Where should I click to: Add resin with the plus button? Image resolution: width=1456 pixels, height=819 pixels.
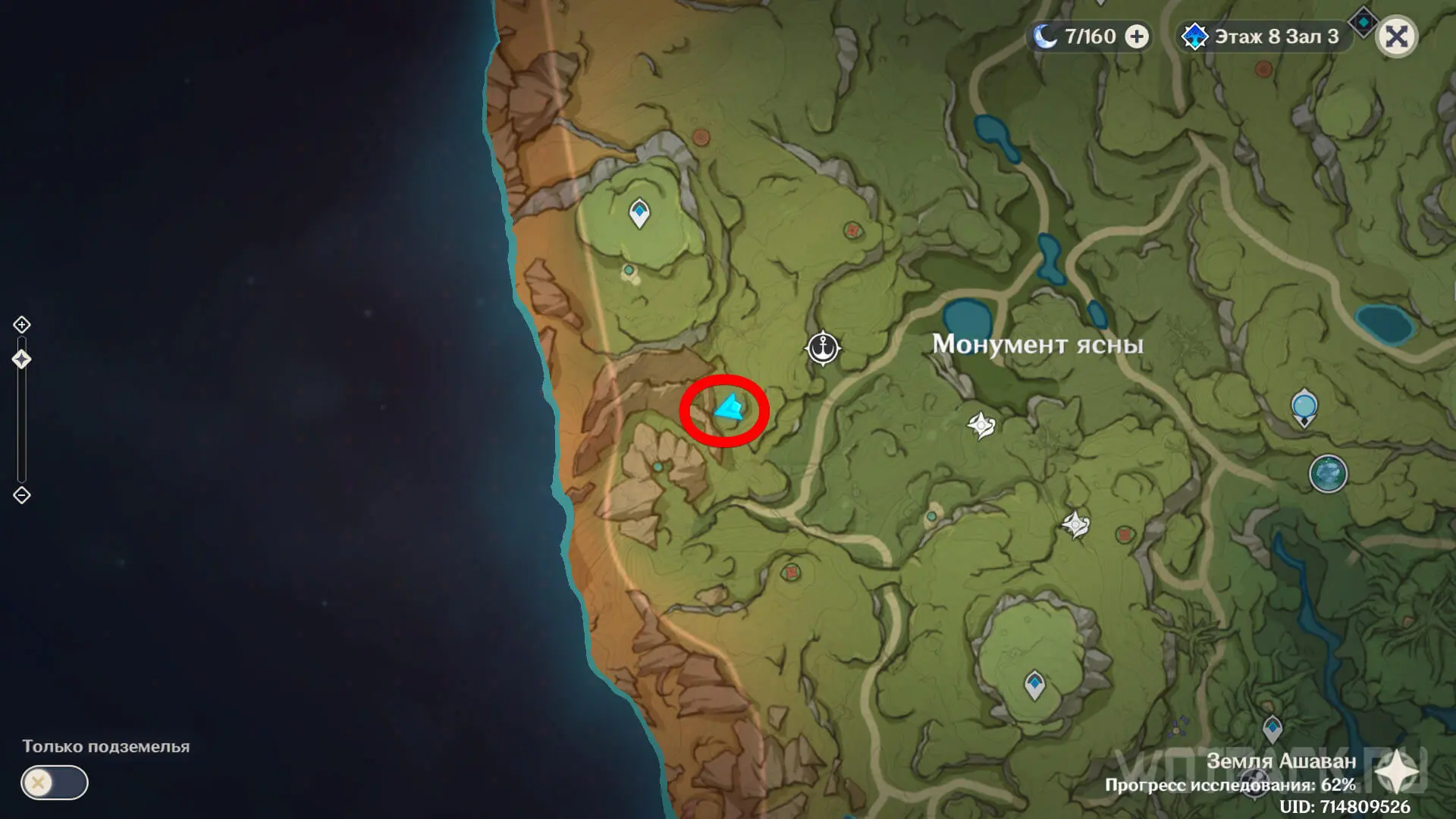[1136, 36]
